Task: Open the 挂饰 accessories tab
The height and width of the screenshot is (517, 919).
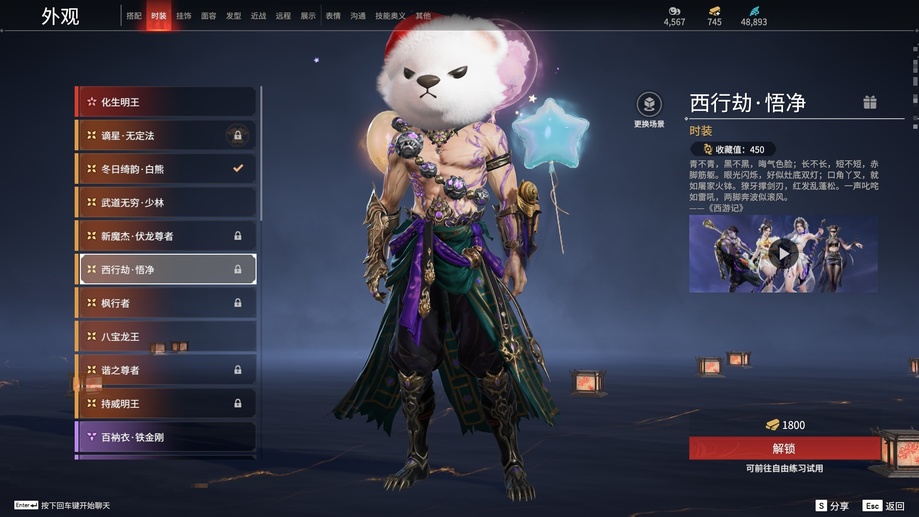Action: 184,16
